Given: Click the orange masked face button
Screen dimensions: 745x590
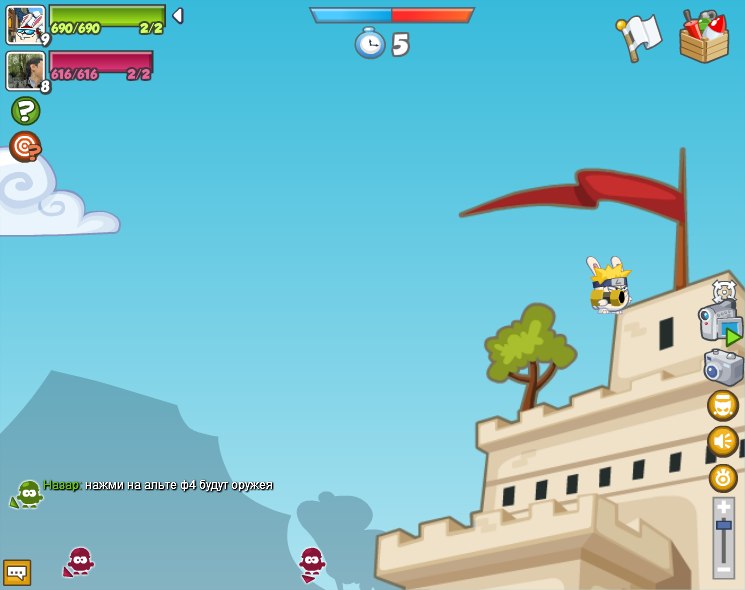Looking at the screenshot, I should 723,405.
